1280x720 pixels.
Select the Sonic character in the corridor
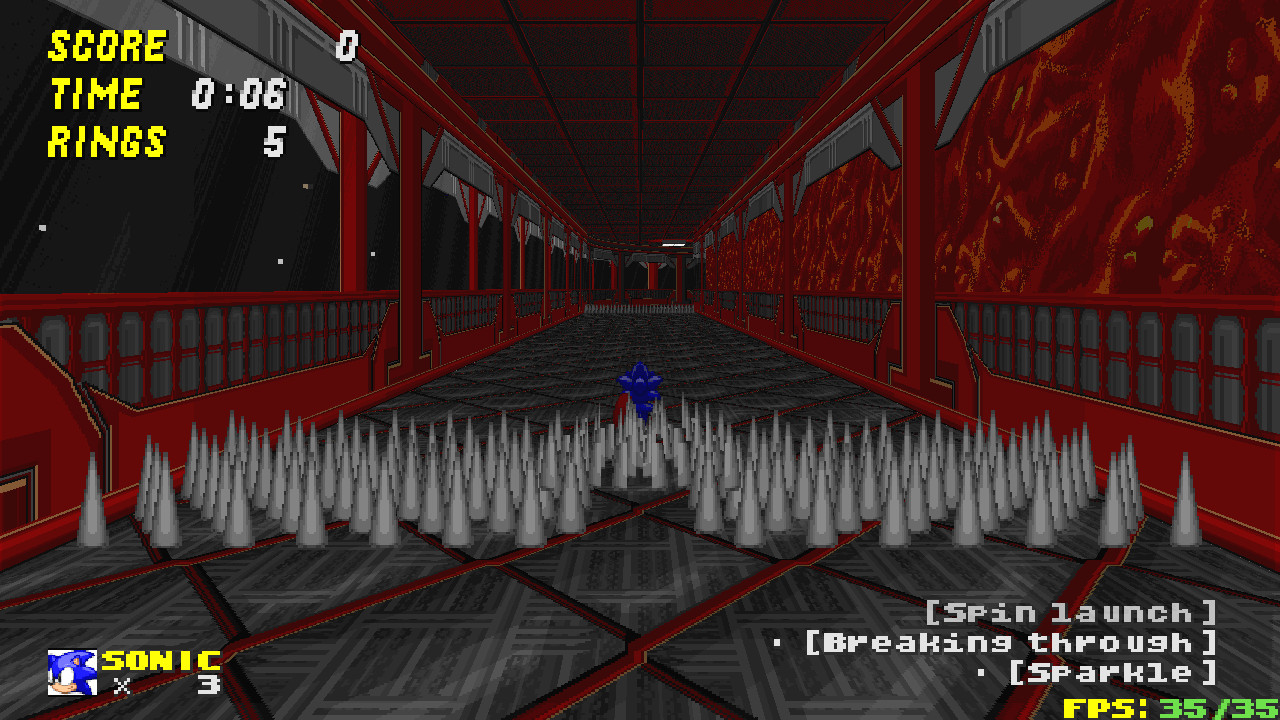(639, 390)
